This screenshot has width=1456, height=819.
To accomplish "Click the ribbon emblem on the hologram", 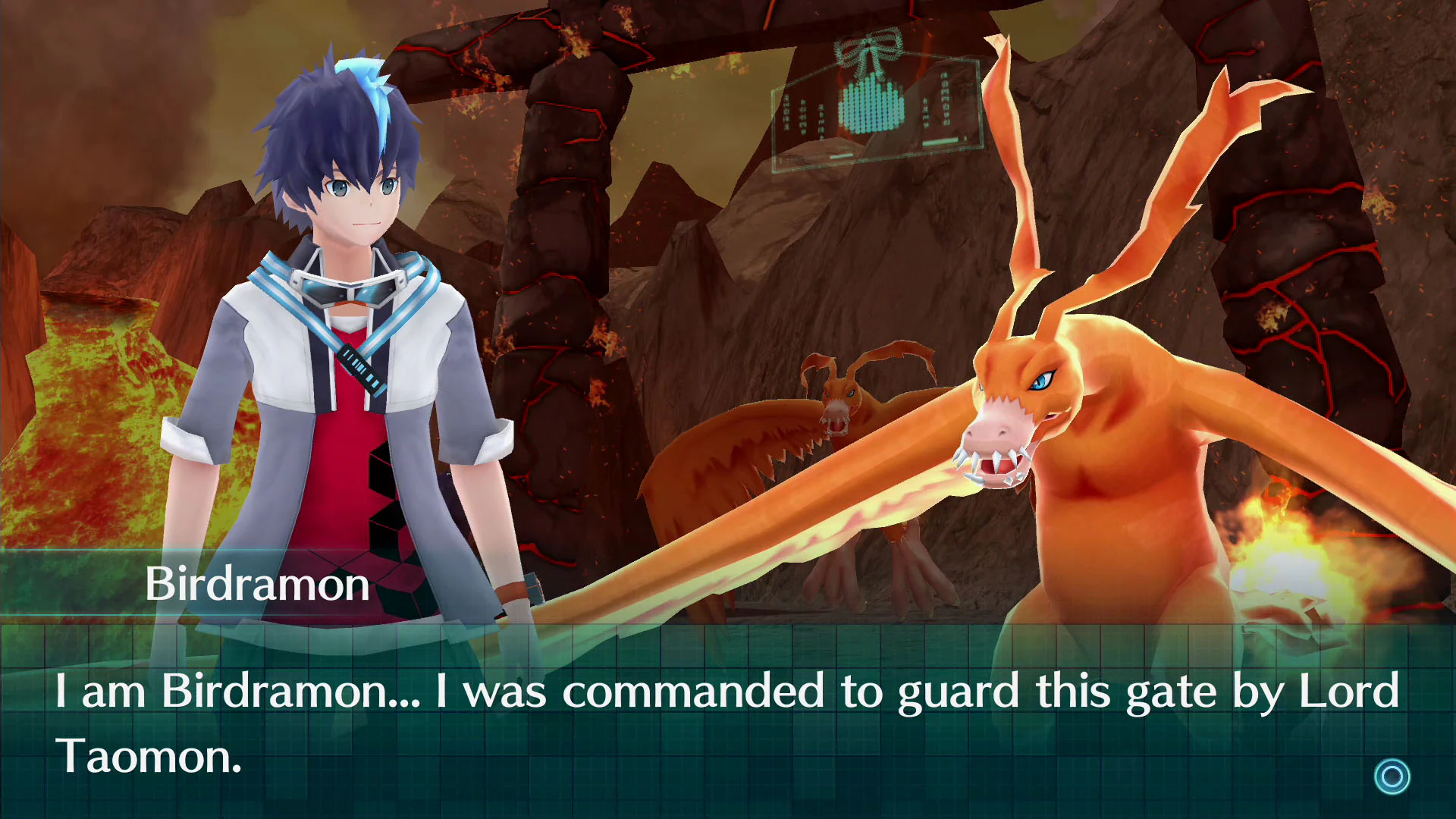I will point(869,49).
